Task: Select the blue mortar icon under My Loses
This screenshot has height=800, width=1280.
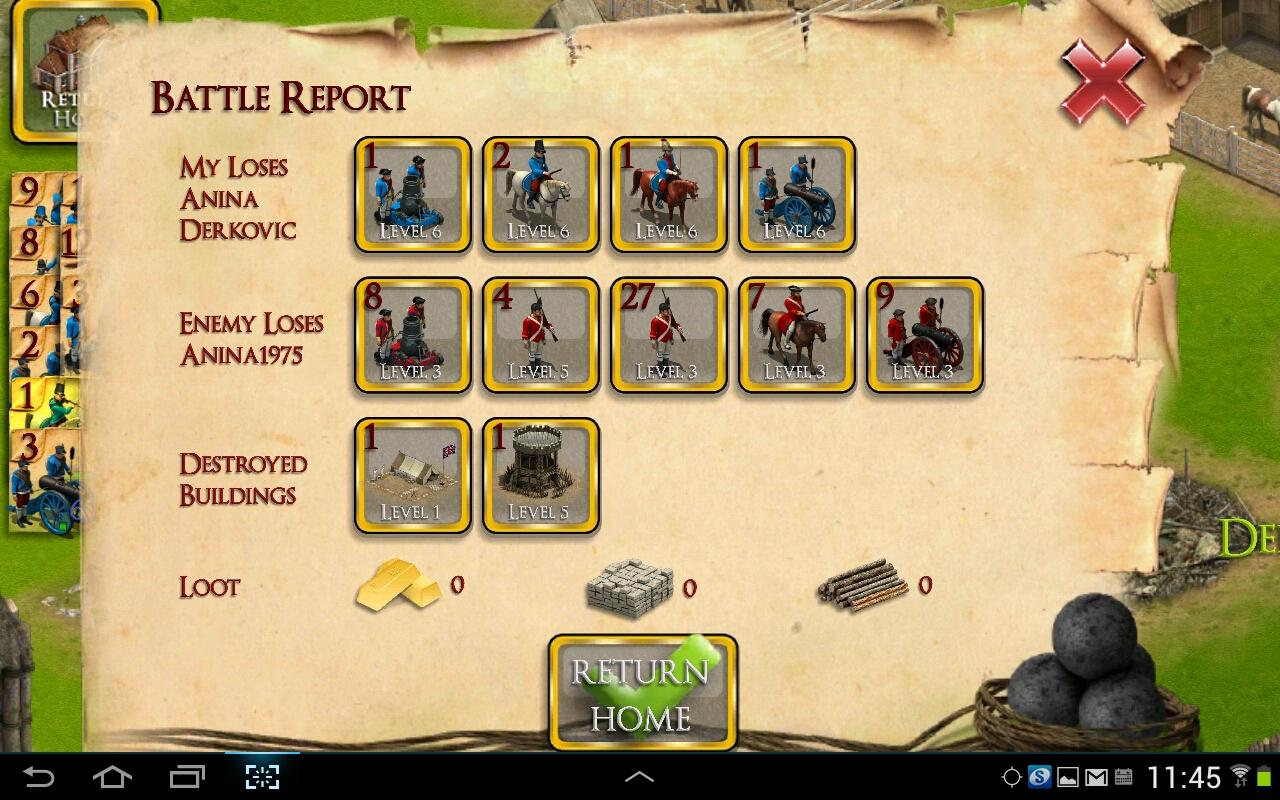Action: [411, 195]
